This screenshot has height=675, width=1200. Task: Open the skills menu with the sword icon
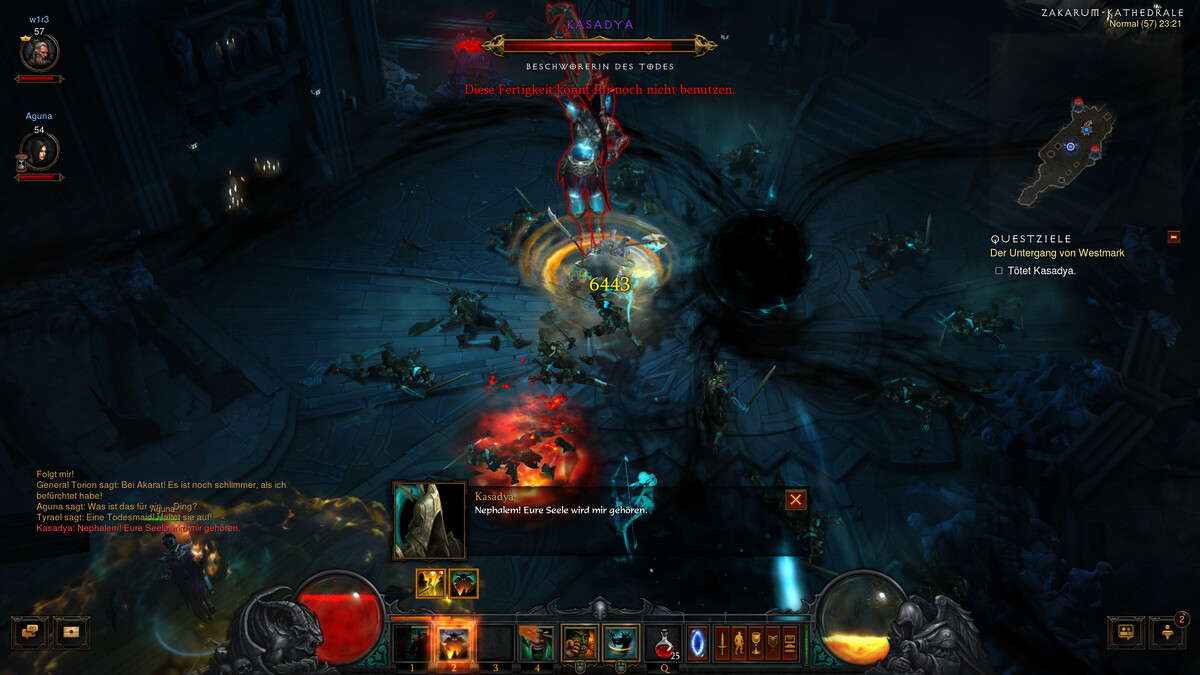[723, 642]
